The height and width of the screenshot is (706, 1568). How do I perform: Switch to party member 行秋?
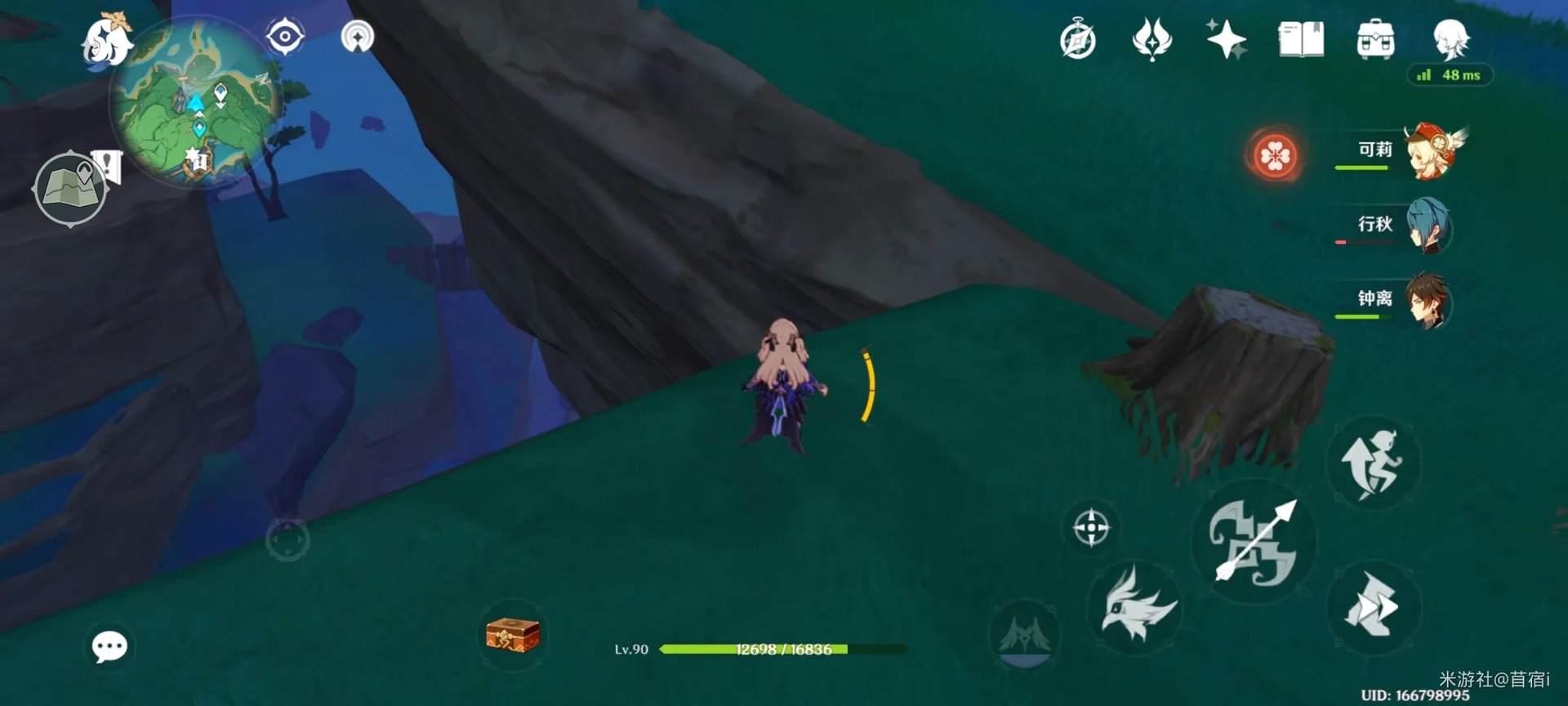click(x=1429, y=226)
